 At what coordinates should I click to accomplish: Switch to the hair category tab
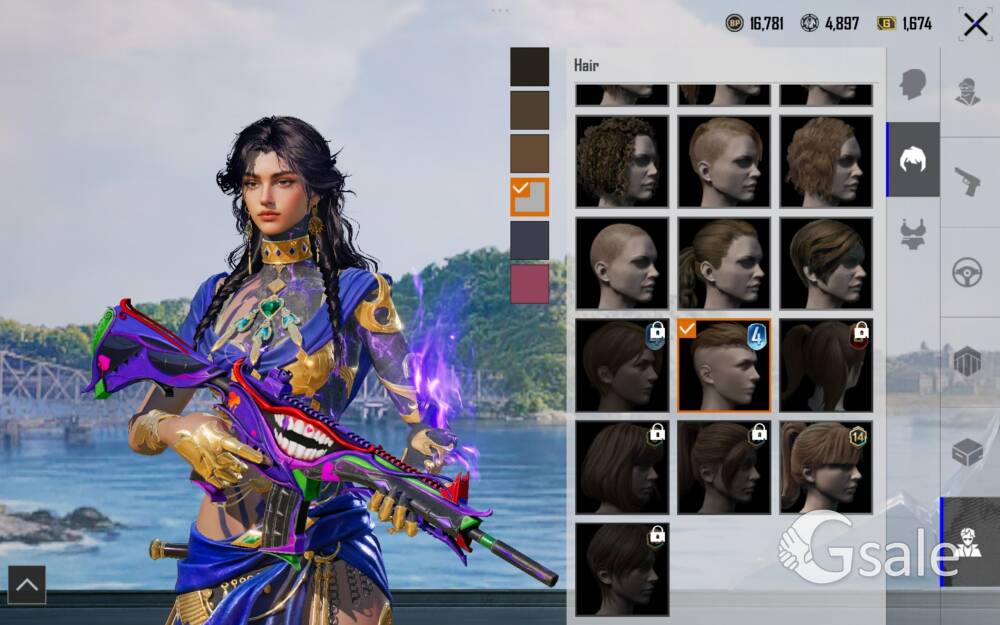point(913,160)
